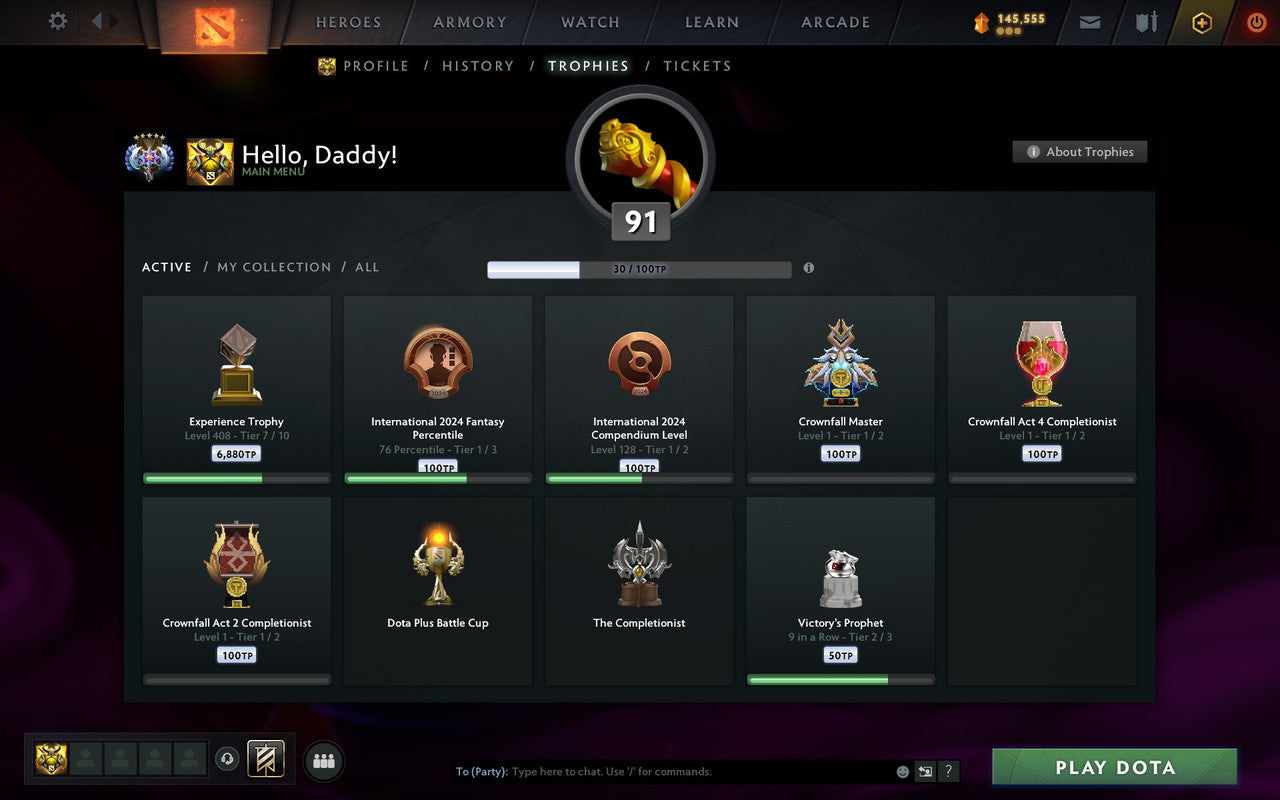The image size is (1280, 800).
Task: Toggle the chat channel switcher icon
Action: pos(925,771)
